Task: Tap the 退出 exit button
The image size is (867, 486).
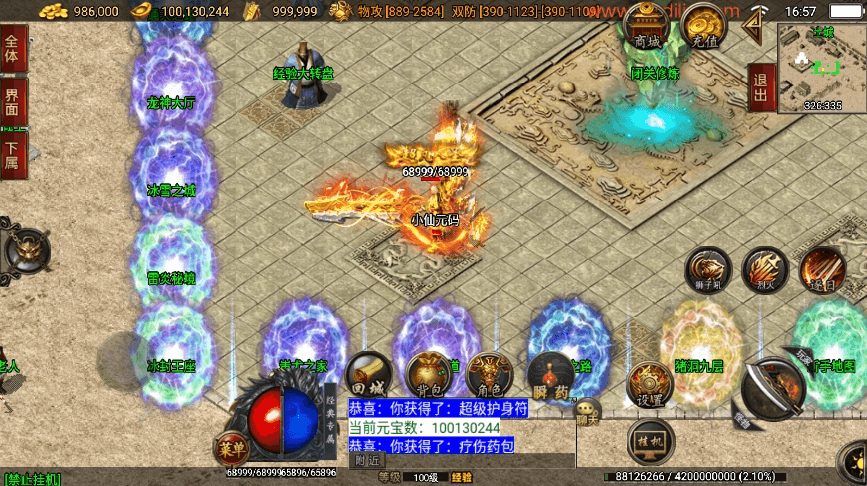Action: (760, 88)
